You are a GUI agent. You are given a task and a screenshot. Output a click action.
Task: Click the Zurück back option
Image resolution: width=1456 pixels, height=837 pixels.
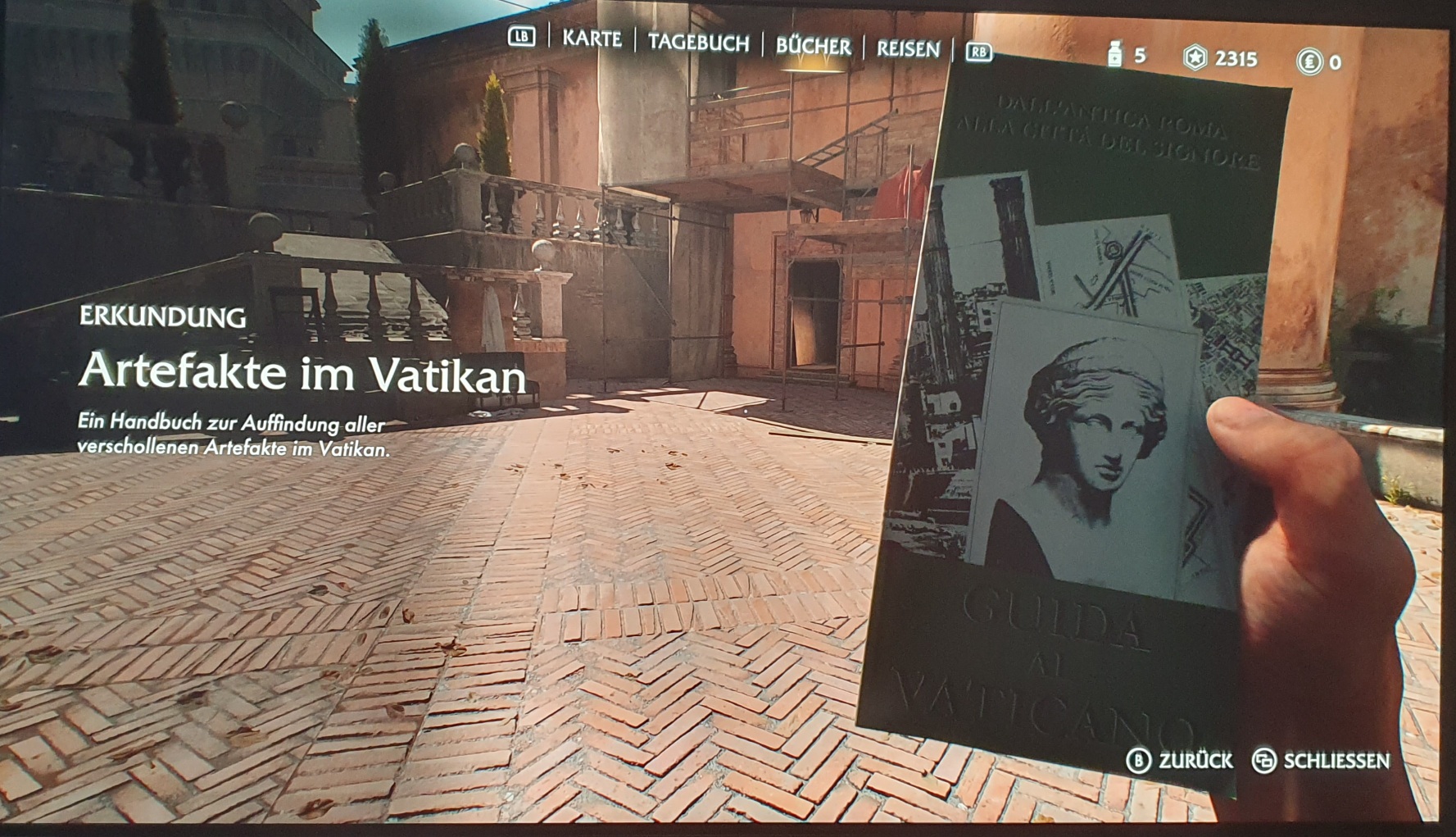[1181, 761]
